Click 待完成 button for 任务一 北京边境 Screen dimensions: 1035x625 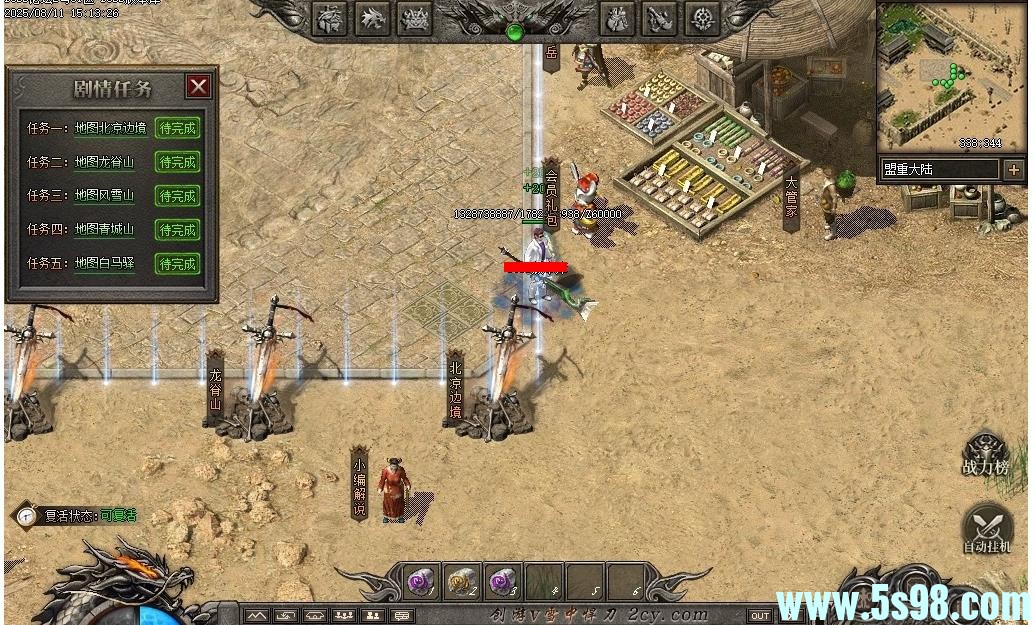coord(178,128)
